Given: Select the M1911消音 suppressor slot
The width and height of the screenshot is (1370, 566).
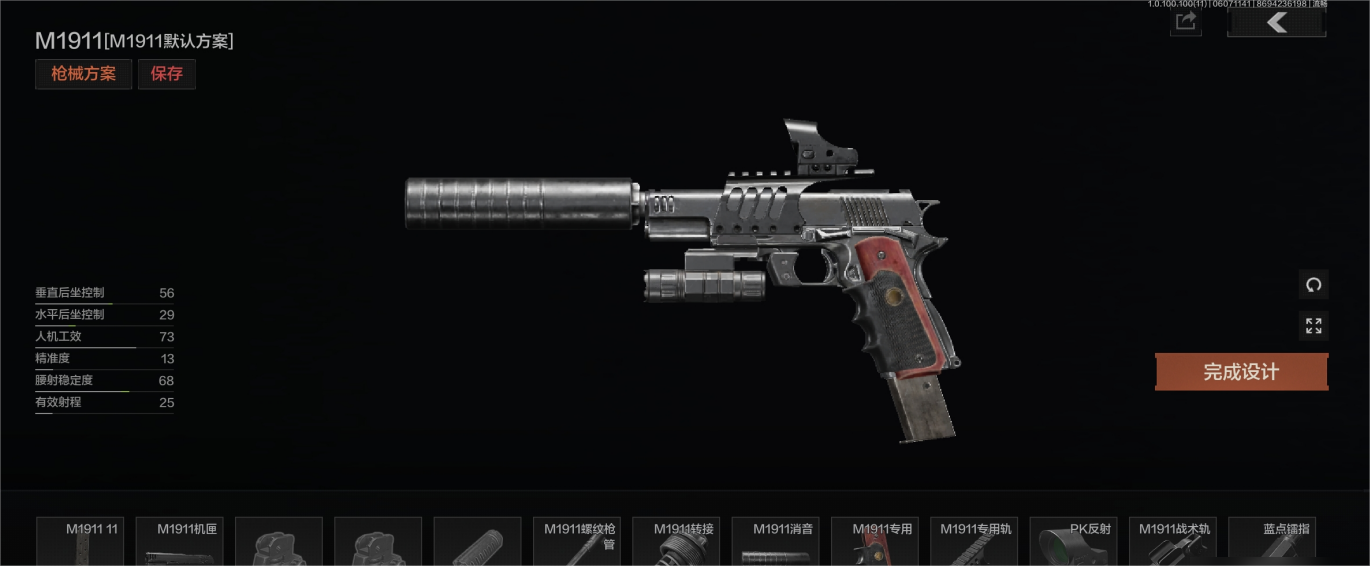Looking at the screenshot, I should click(775, 542).
